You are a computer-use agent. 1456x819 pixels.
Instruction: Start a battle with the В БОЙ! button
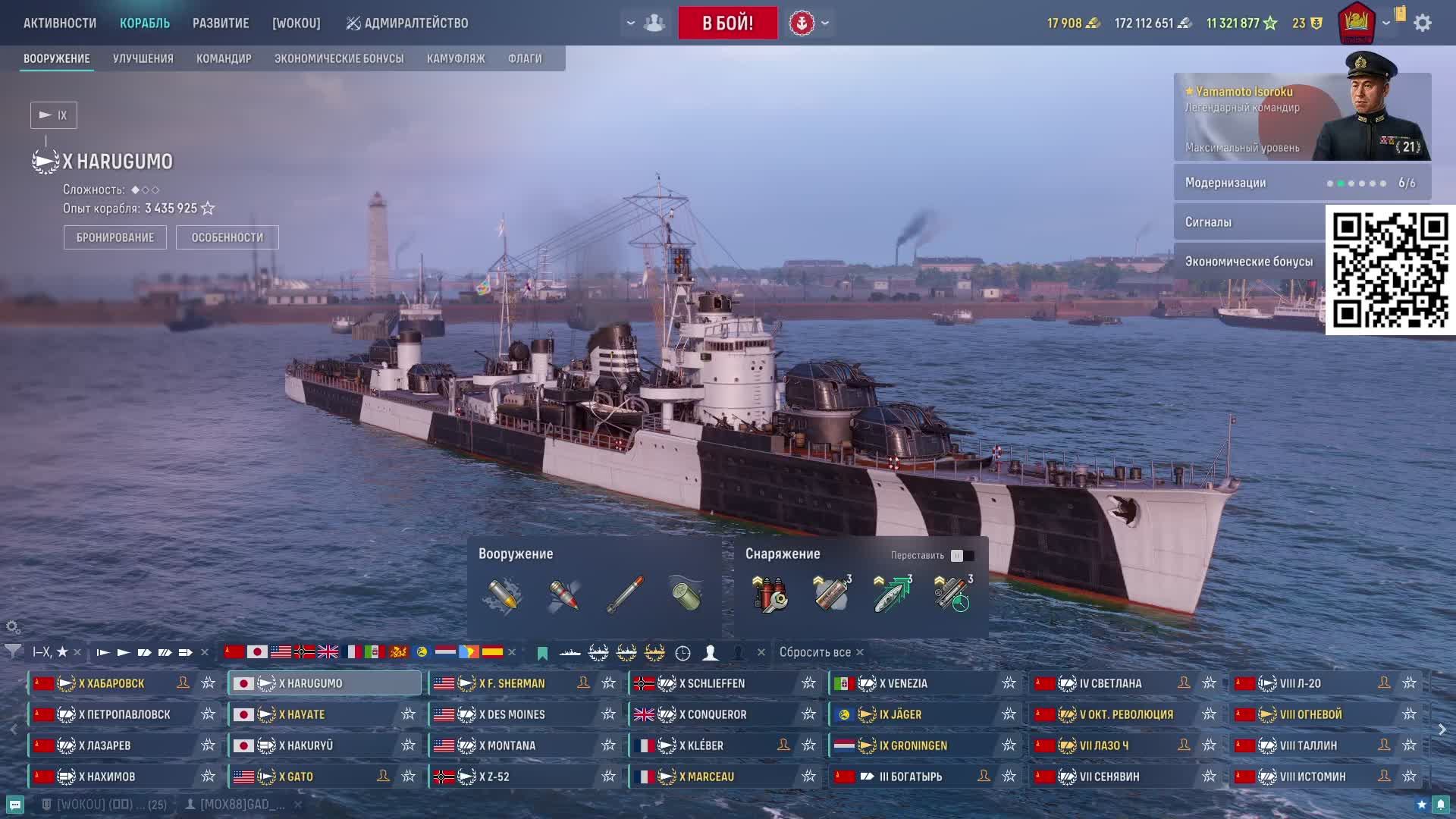pyautogui.click(x=727, y=23)
